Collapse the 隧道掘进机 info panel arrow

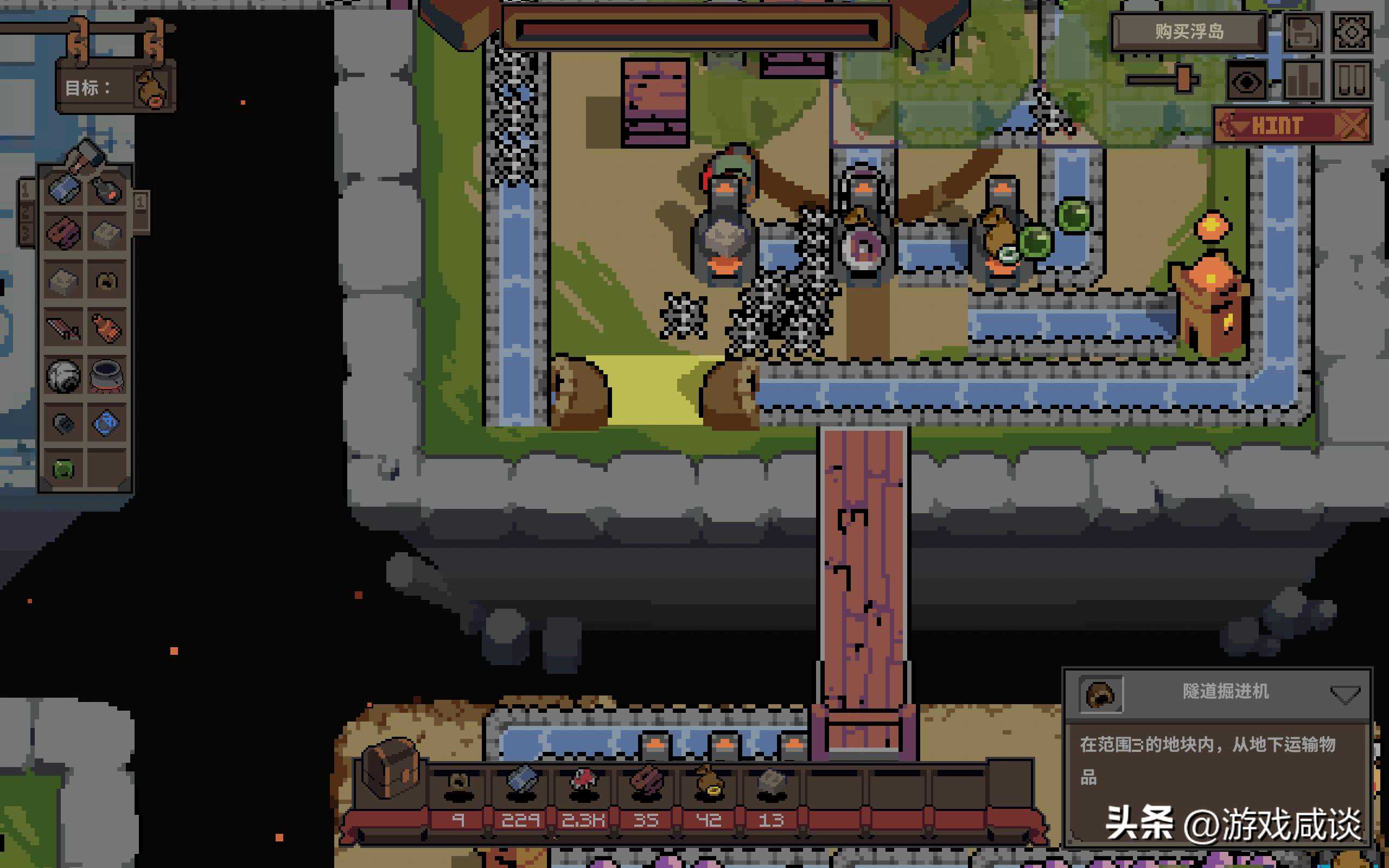coord(1344,694)
